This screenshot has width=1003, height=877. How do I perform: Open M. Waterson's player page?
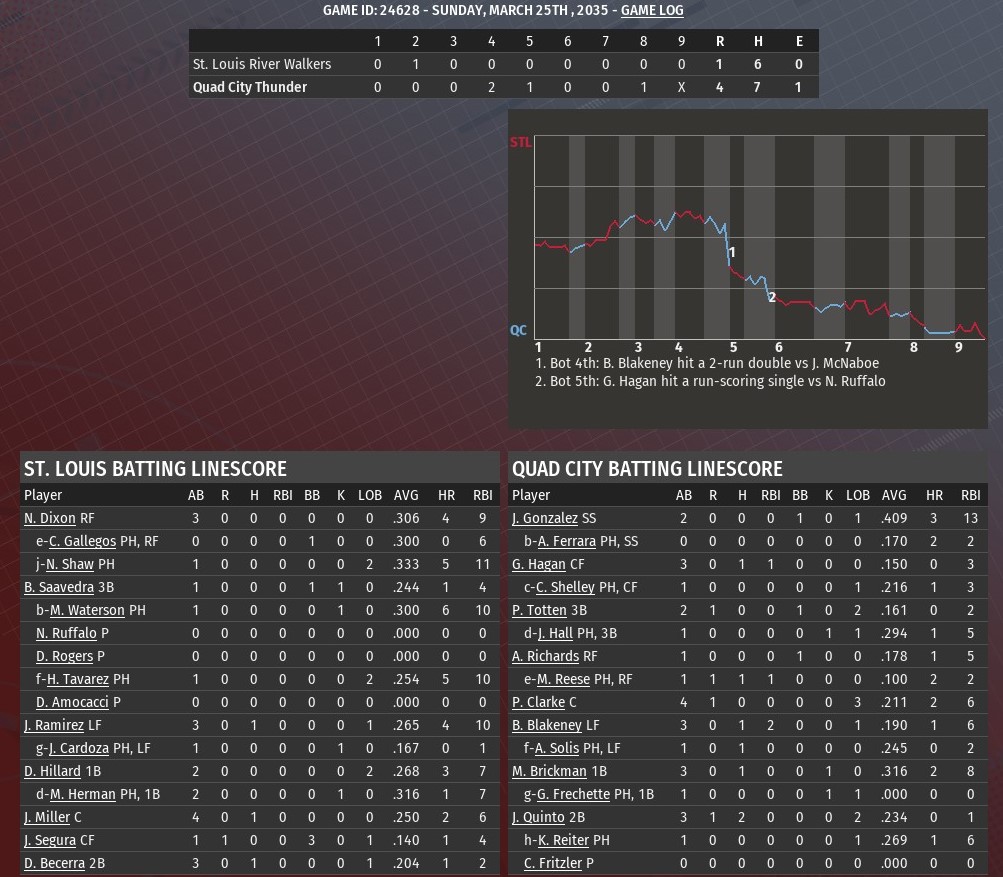(87, 610)
